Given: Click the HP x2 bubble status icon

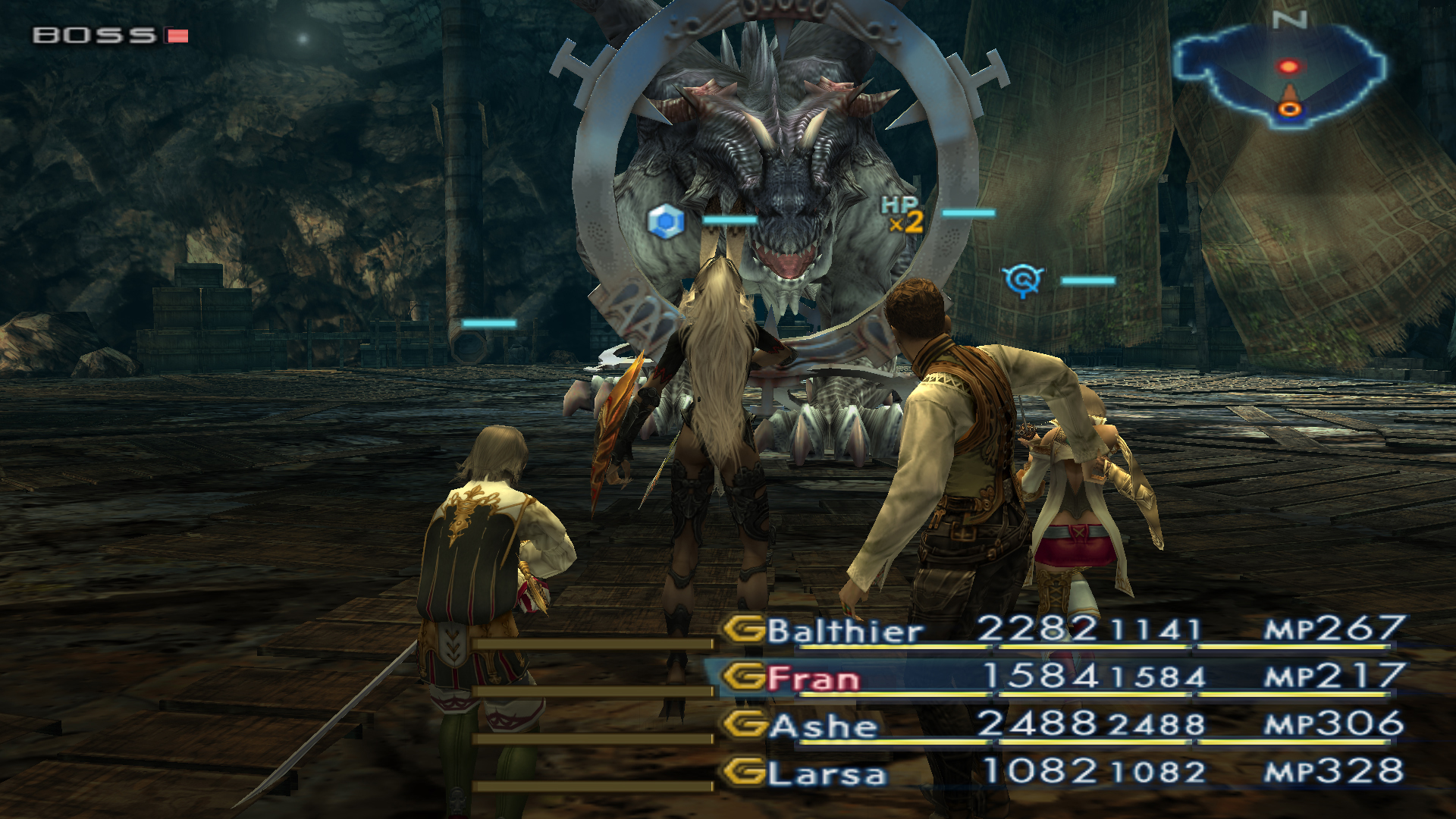Looking at the screenshot, I should [902, 215].
